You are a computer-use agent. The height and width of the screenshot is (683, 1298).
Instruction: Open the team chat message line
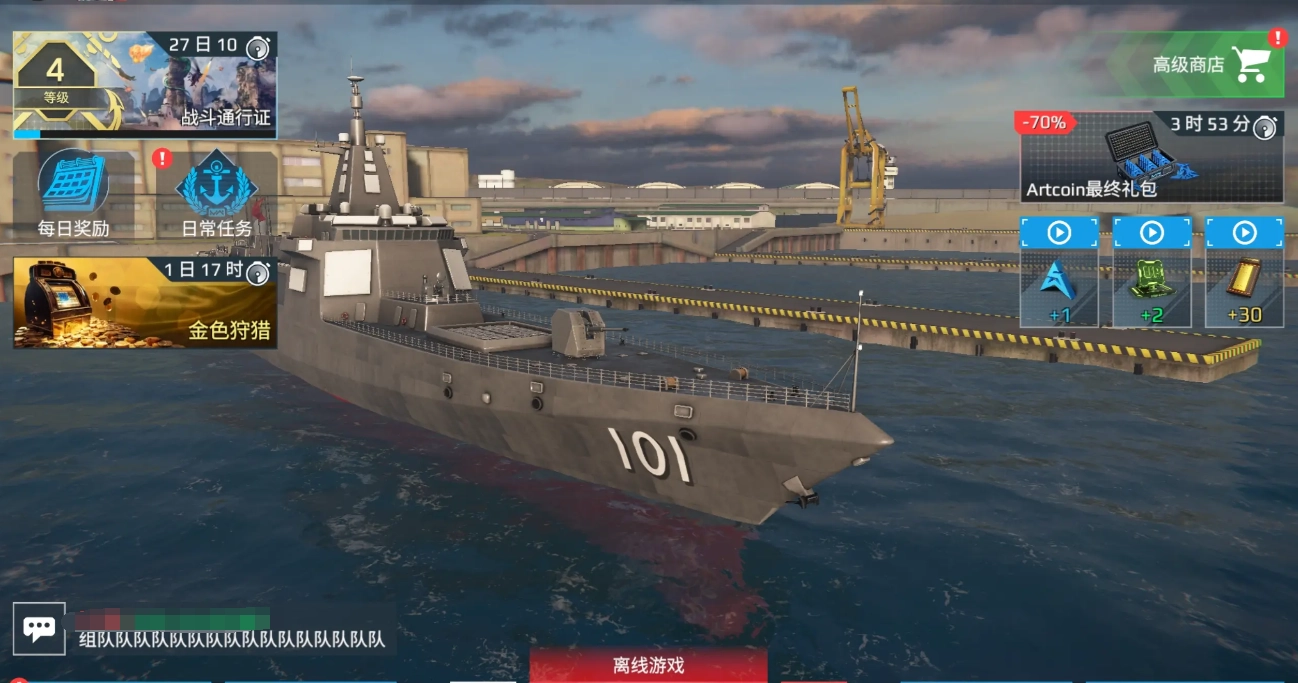pyautogui.click(x=232, y=640)
